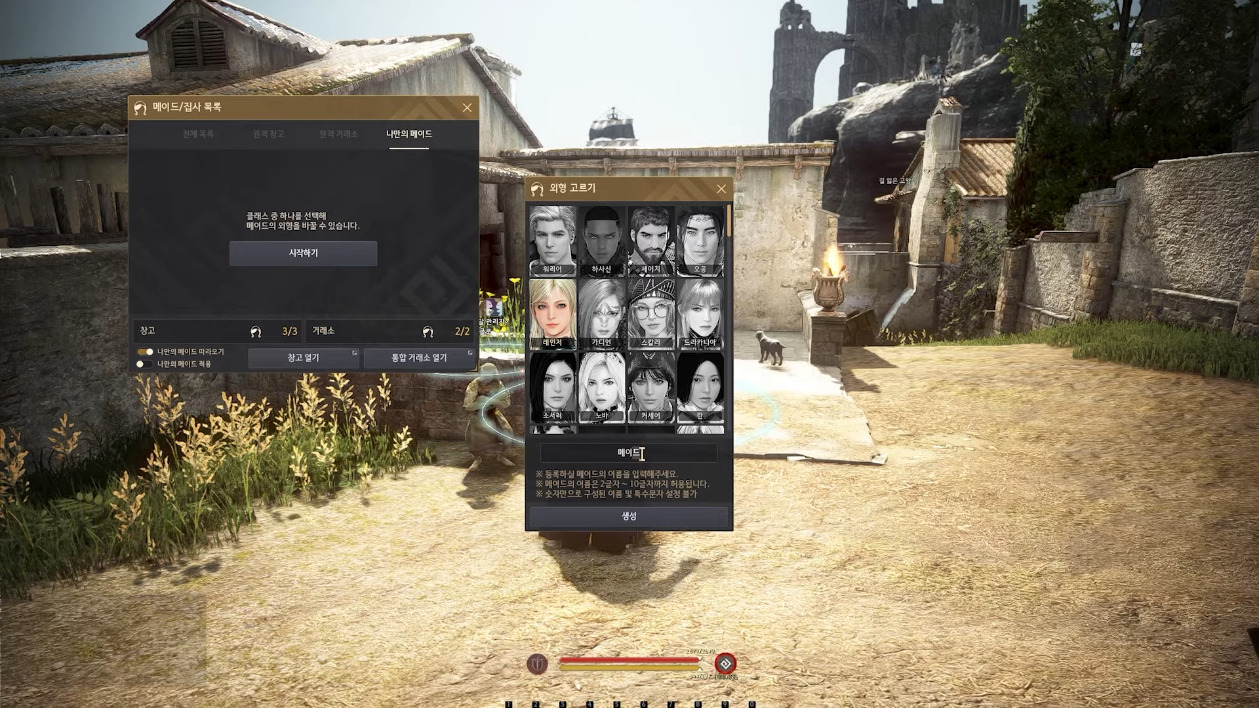Open the 원격 거래소 tab

338,134
